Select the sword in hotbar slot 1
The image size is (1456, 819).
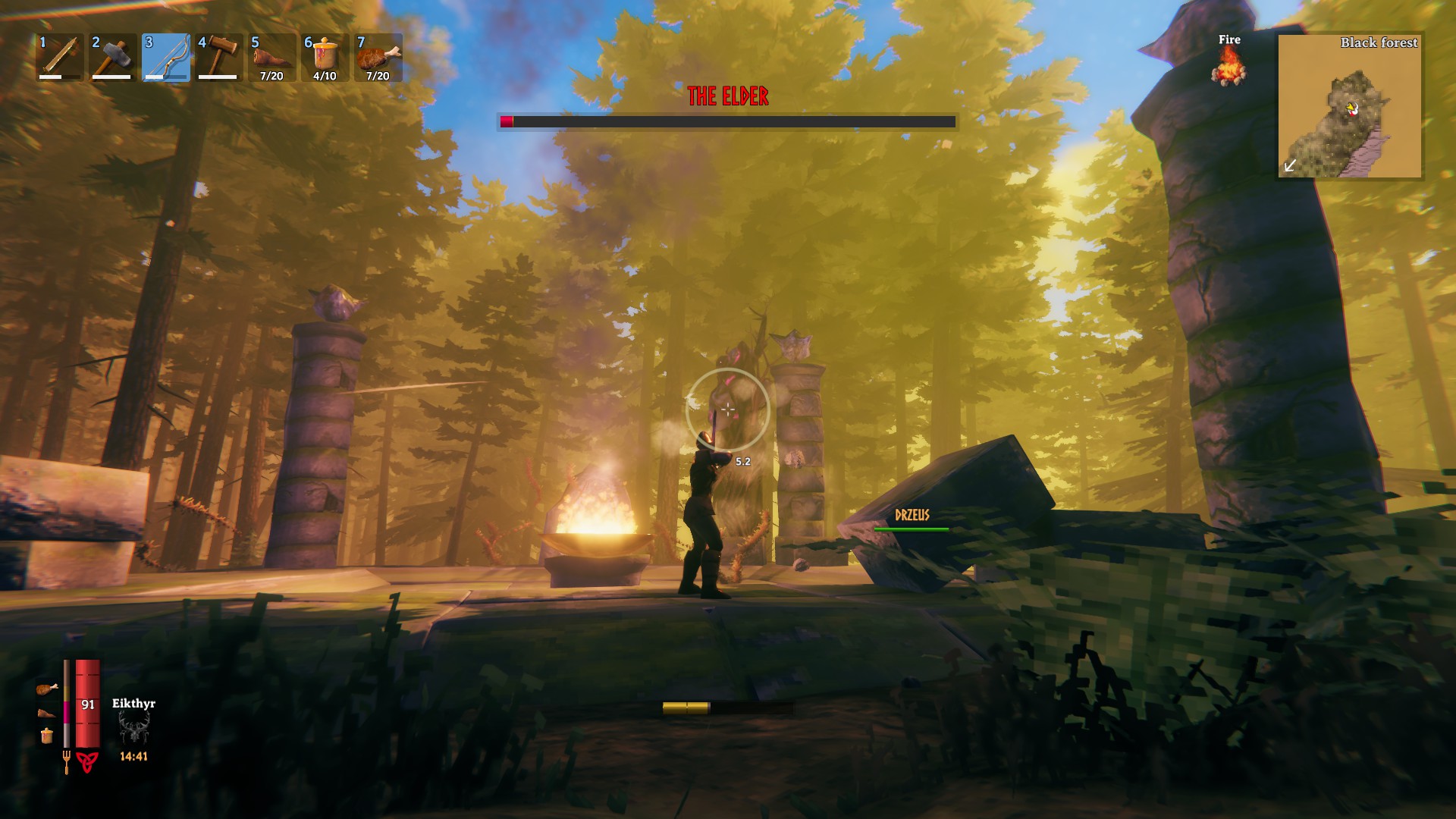click(x=60, y=57)
